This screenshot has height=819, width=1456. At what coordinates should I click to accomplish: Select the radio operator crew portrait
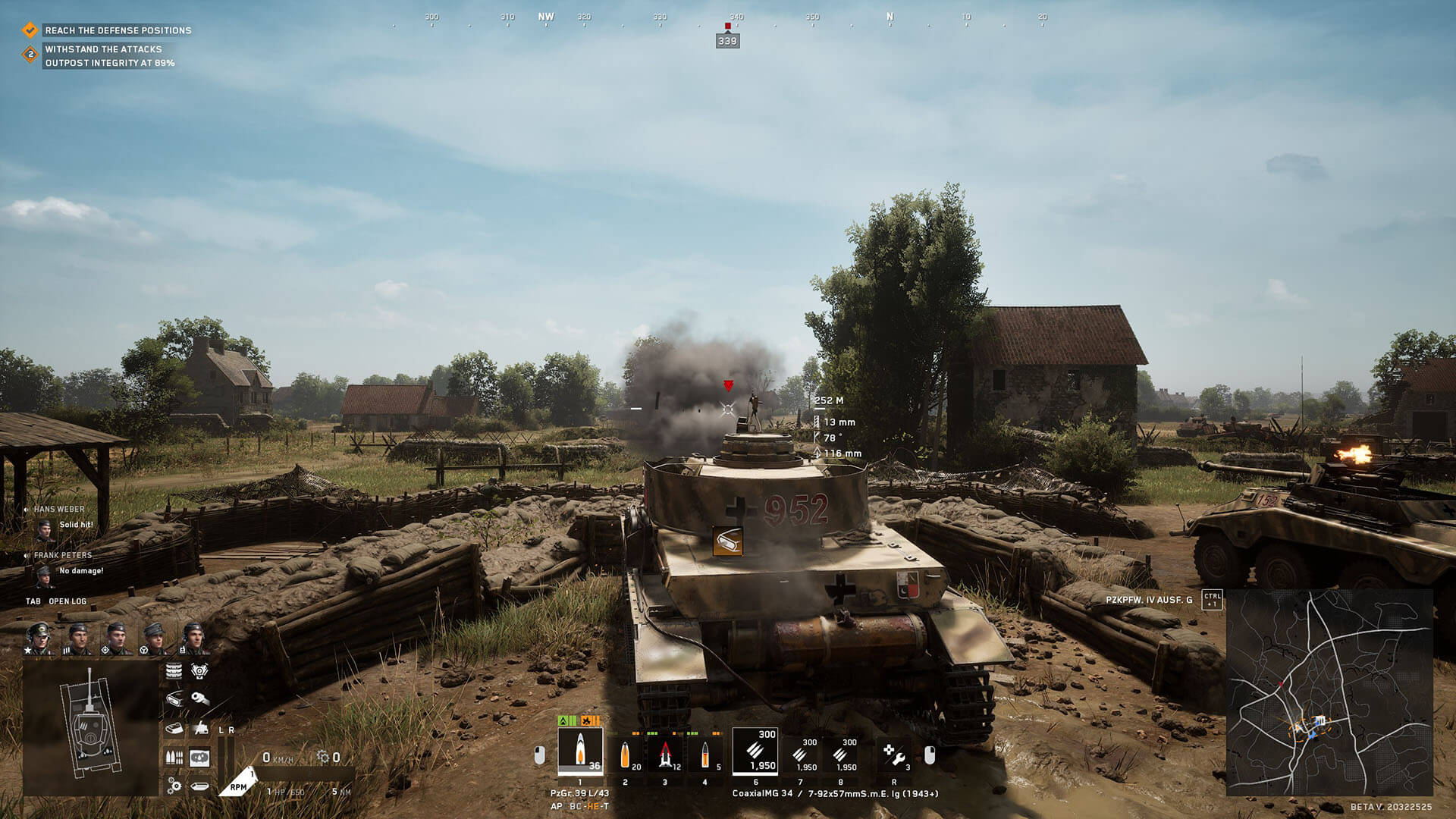tap(193, 639)
